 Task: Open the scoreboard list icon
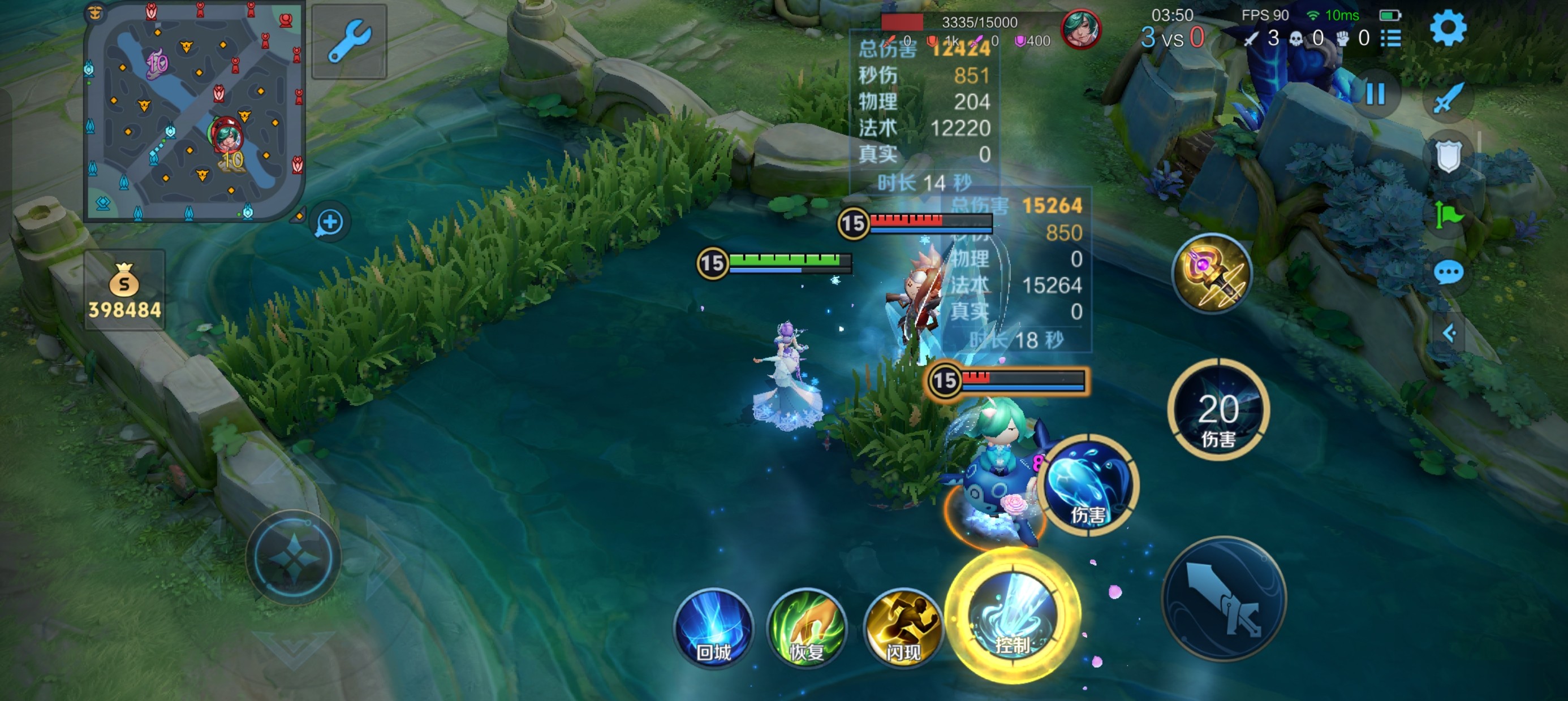pos(1391,38)
